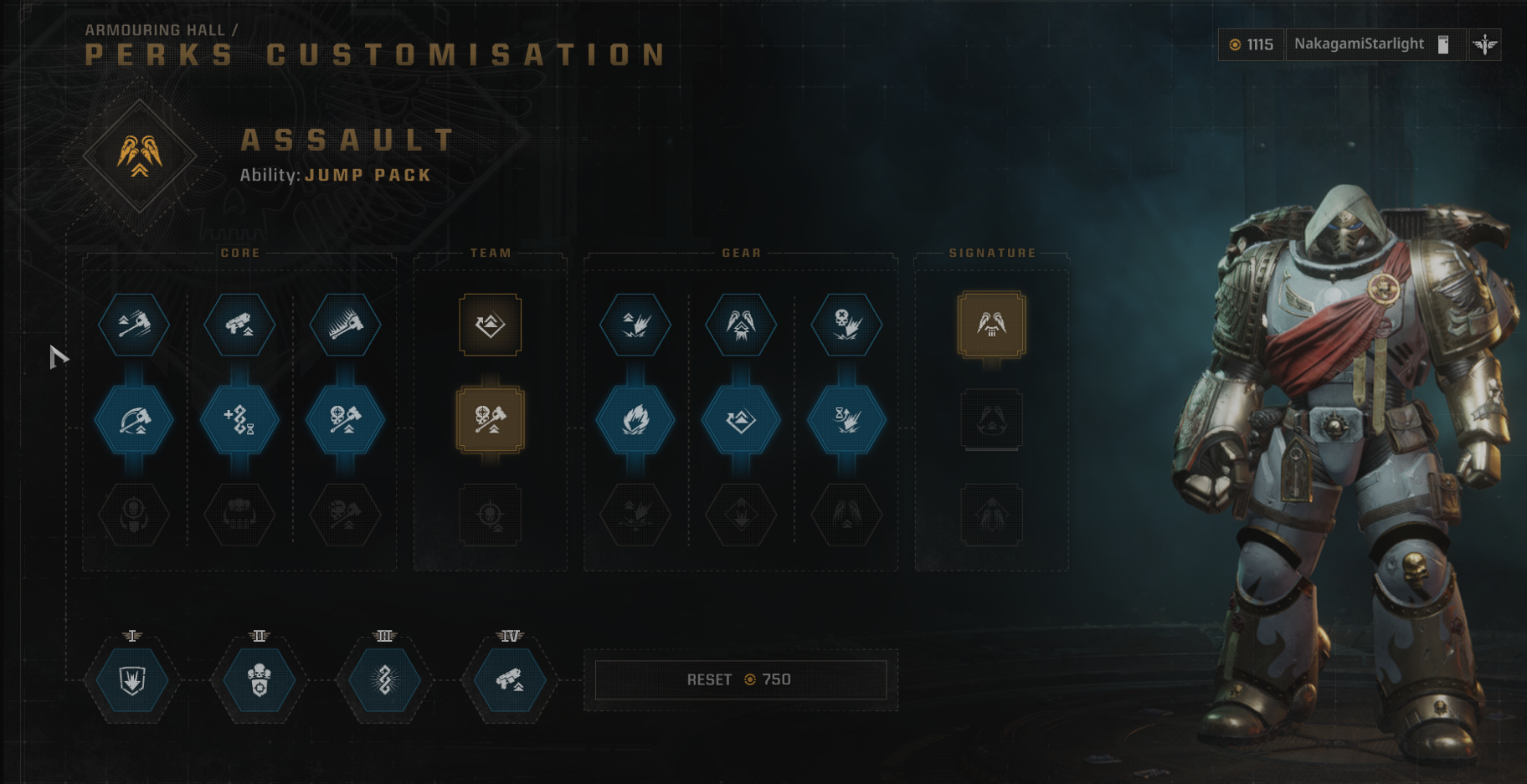Select the chainsword perk in Core top row
The width and height of the screenshot is (1527, 784).
pyautogui.click(x=345, y=326)
